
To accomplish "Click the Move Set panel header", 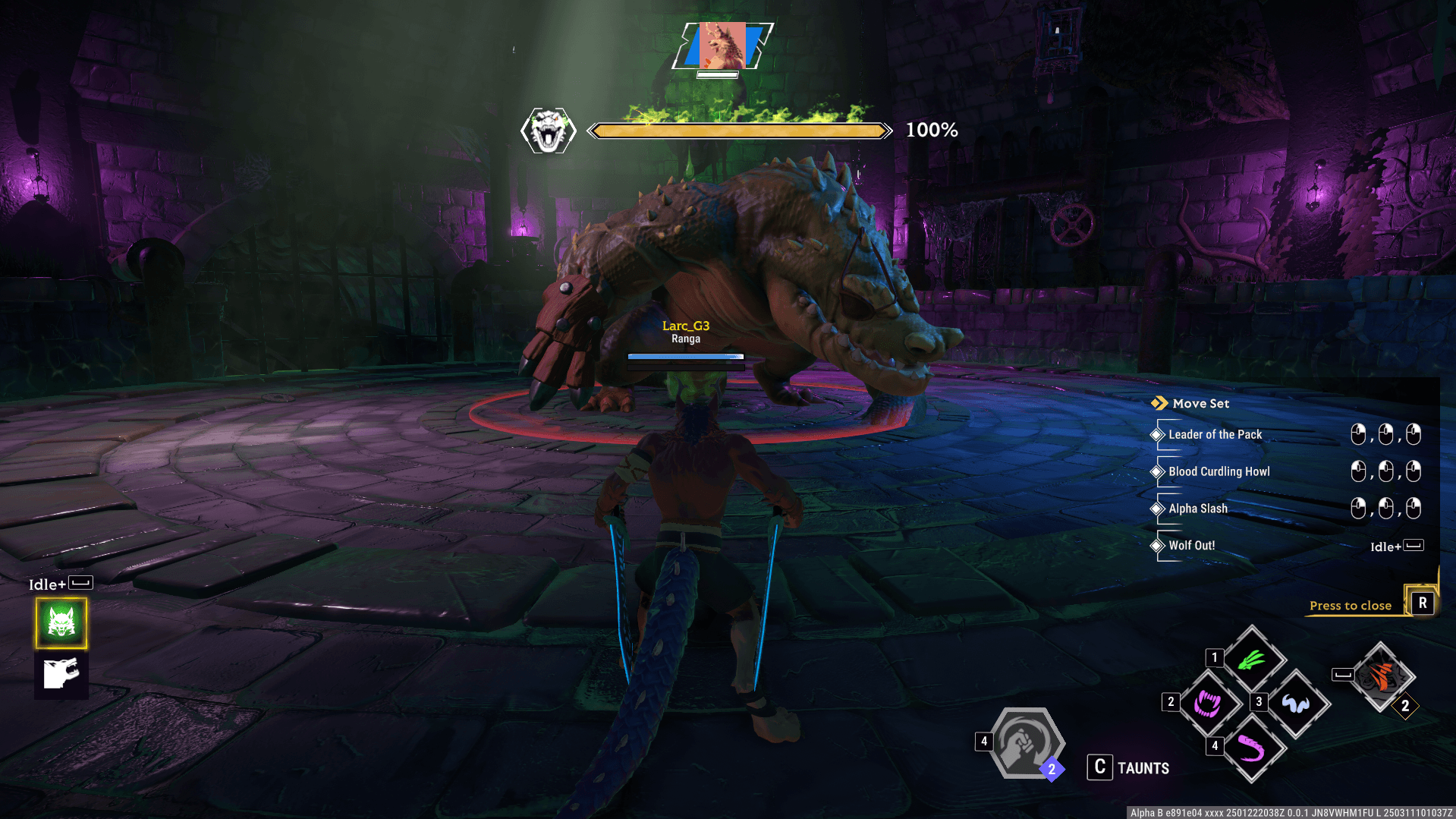I will click(x=1200, y=404).
